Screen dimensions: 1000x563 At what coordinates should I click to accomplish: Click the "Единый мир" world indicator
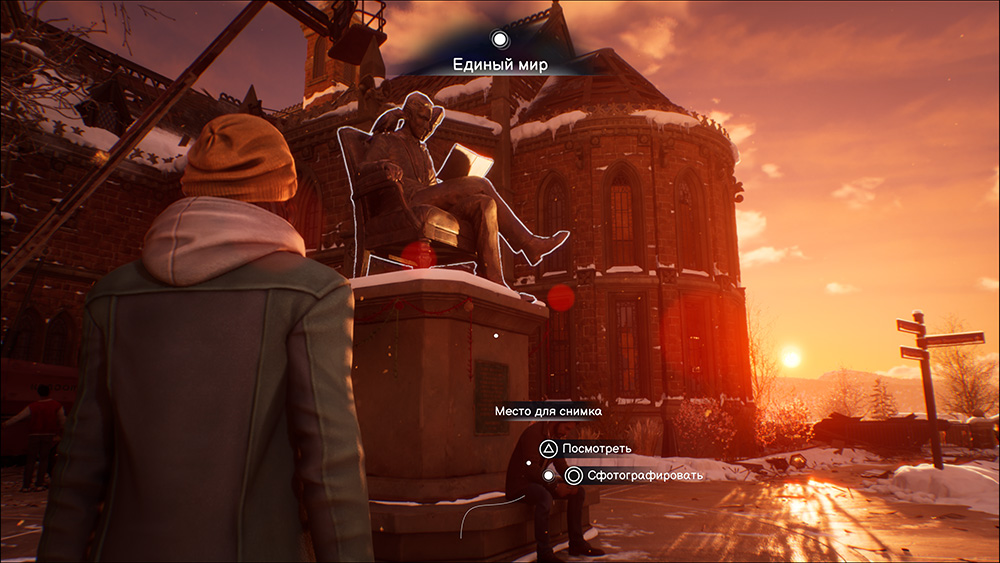coord(500,64)
